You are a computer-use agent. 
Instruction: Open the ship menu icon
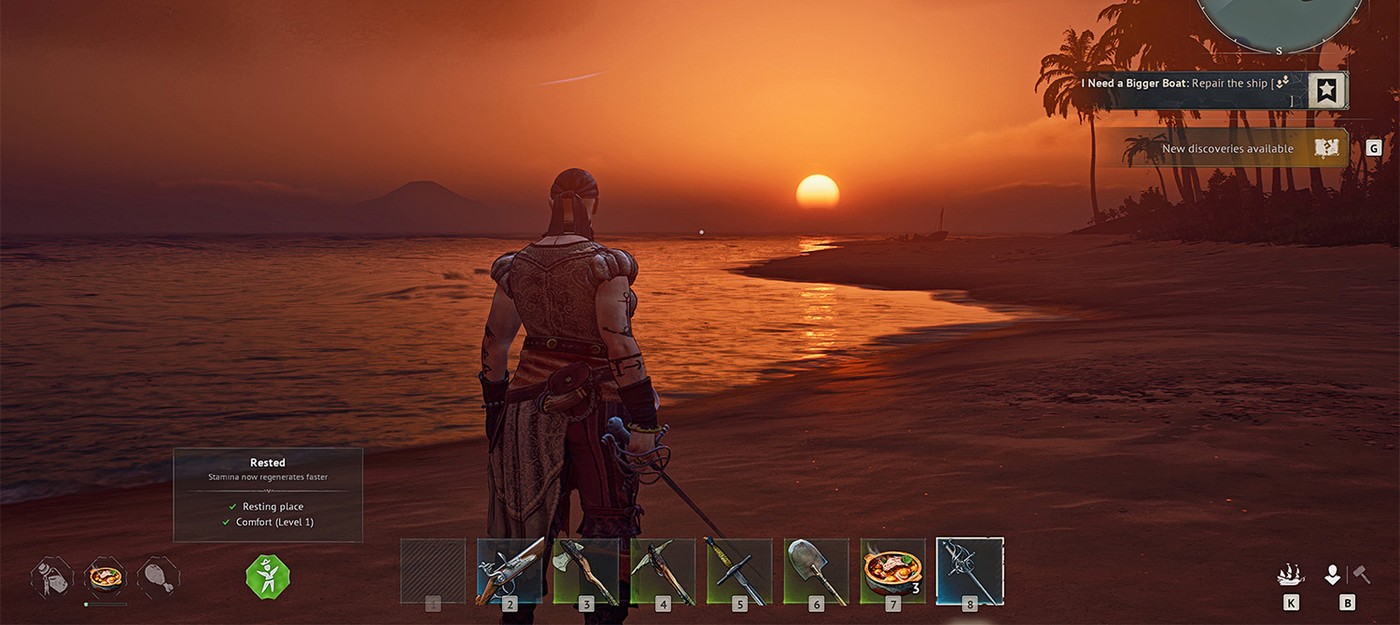coord(1291,575)
